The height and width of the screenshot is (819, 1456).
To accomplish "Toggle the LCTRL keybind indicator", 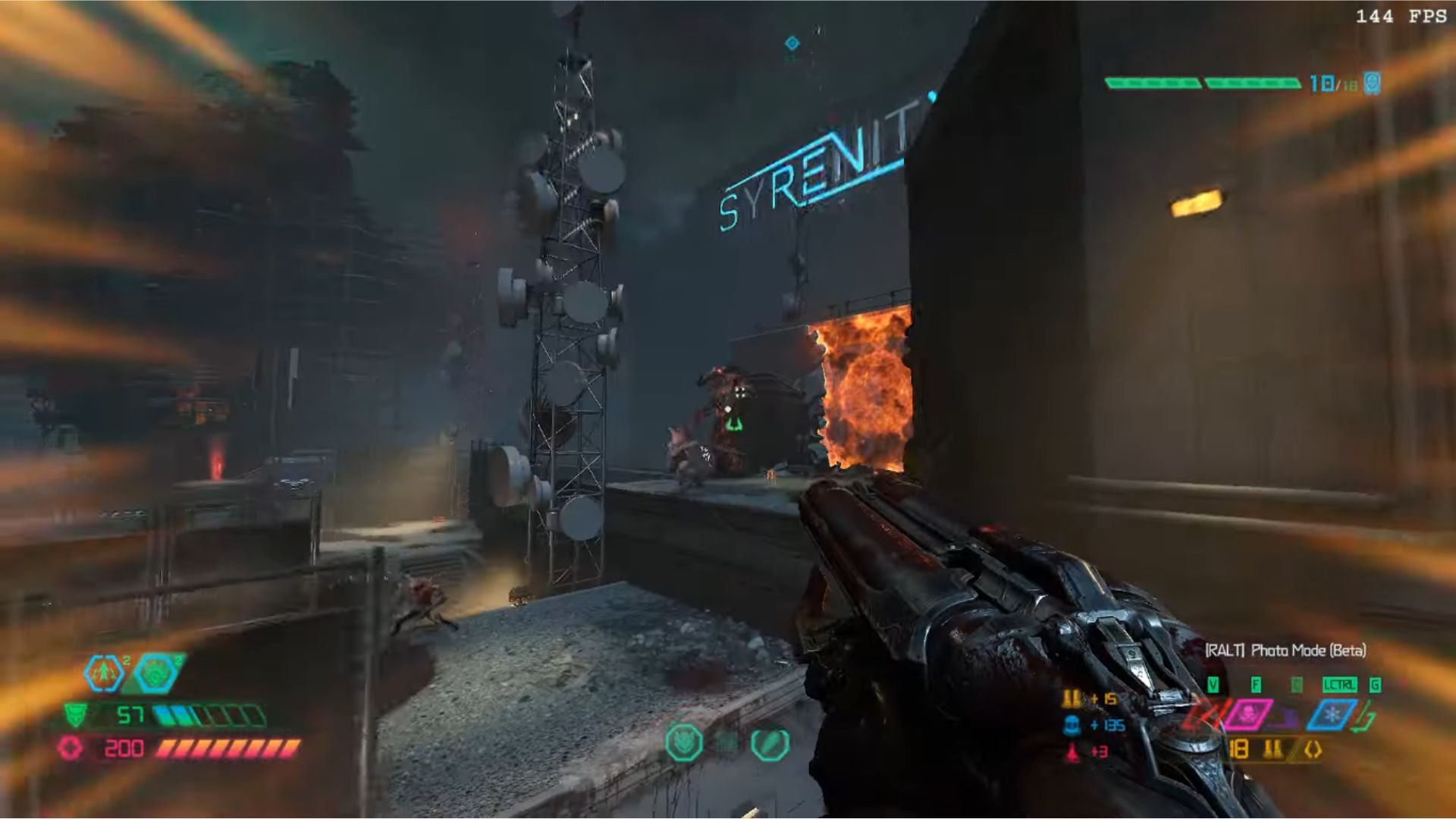I will [x=1340, y=684].
